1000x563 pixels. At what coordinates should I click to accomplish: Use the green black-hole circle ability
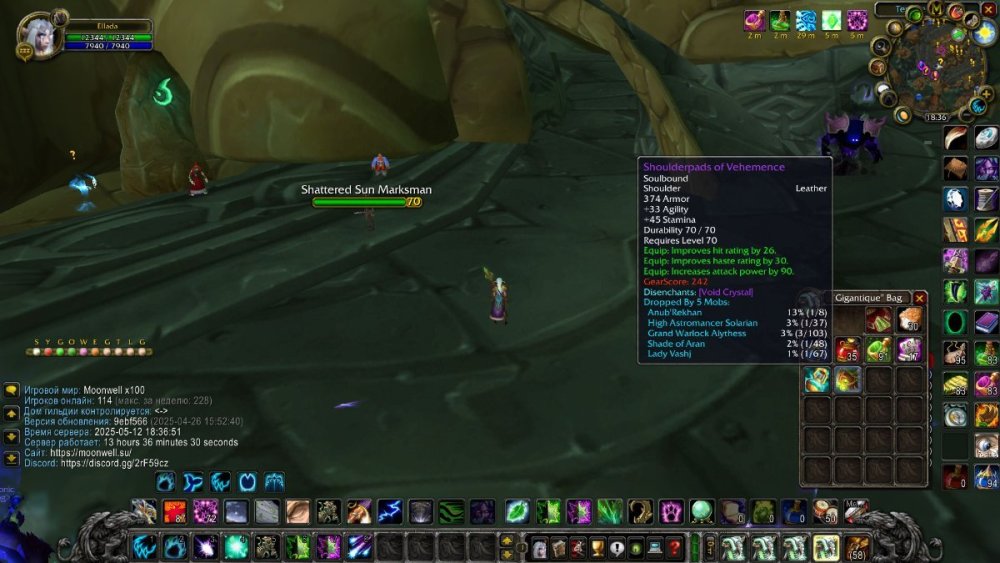tap(956, 323)
